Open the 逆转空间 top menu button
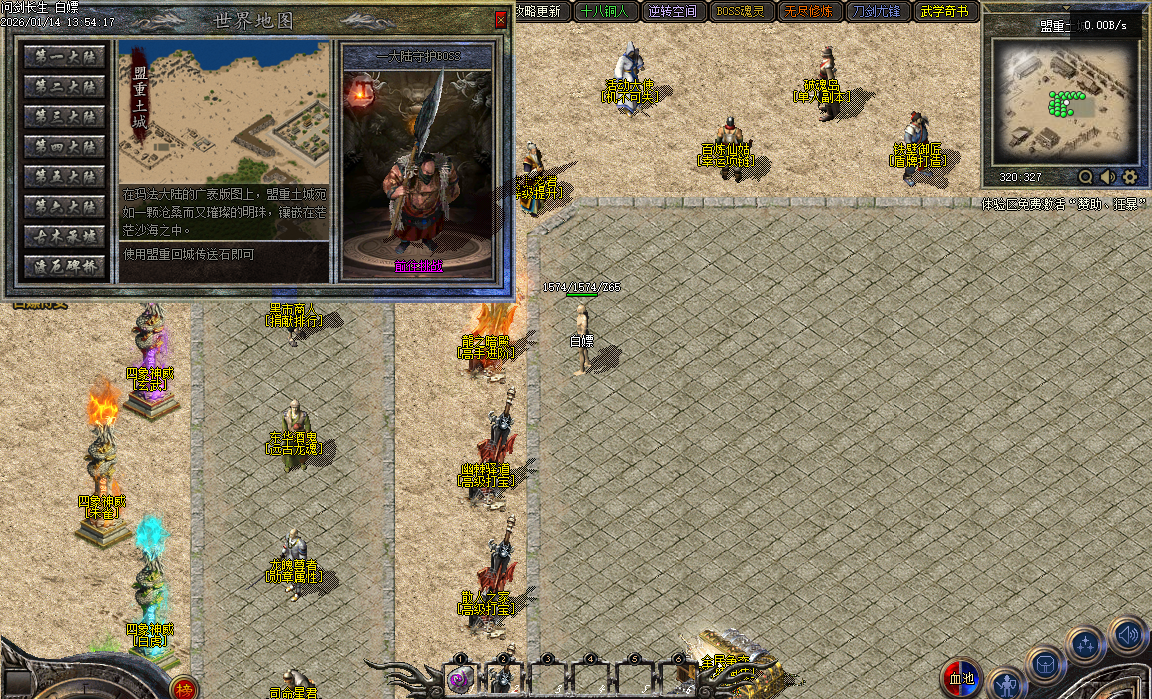1152x699 pixels. point(671,12)
